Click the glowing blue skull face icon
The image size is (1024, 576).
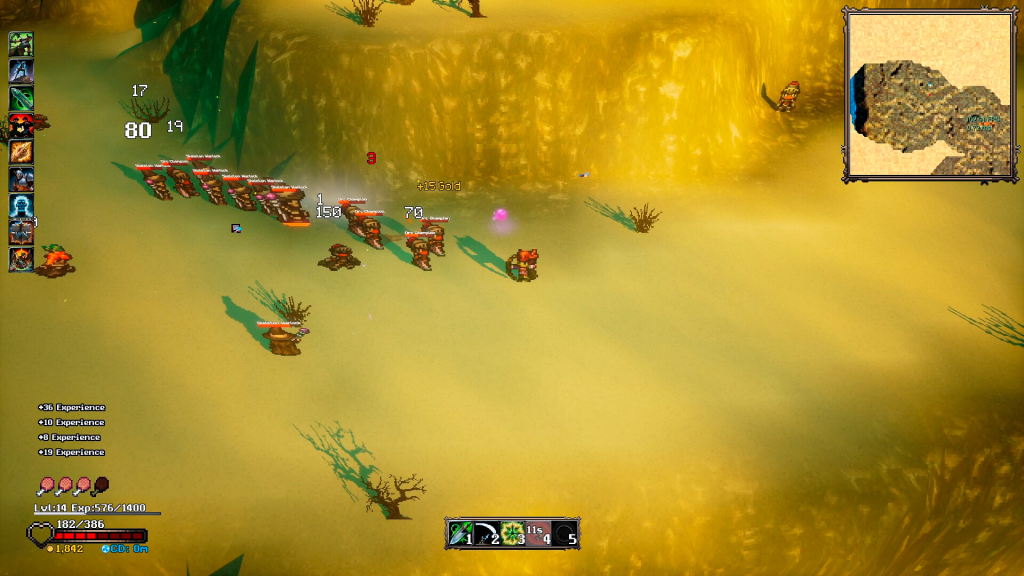click(x=21, y=206)
